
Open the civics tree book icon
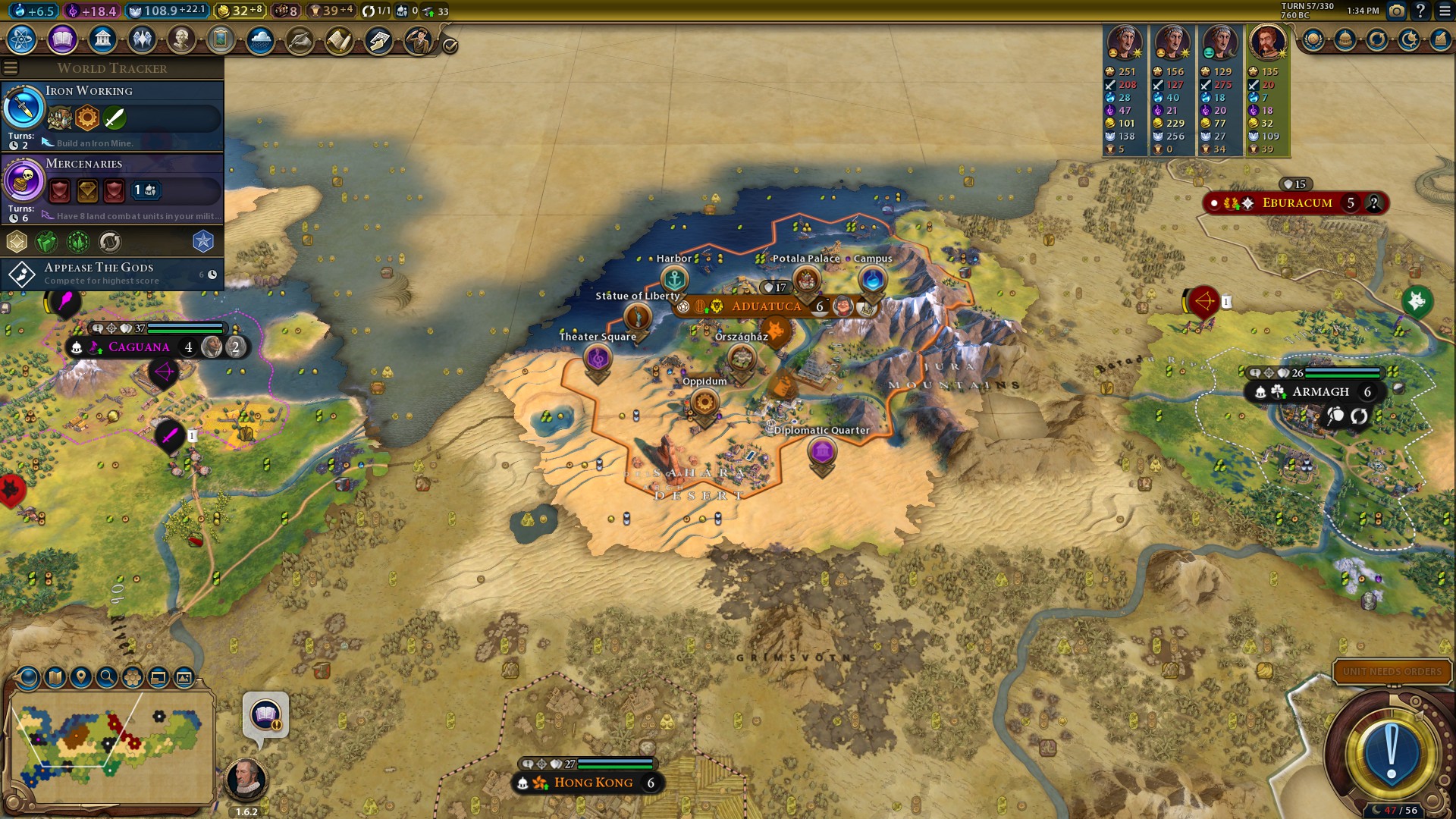[x=62, y=39]
